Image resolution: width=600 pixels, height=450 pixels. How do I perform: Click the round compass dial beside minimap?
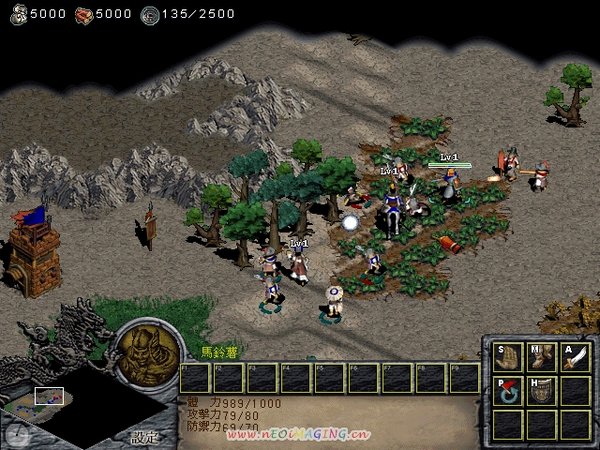(x=16, y=434)
